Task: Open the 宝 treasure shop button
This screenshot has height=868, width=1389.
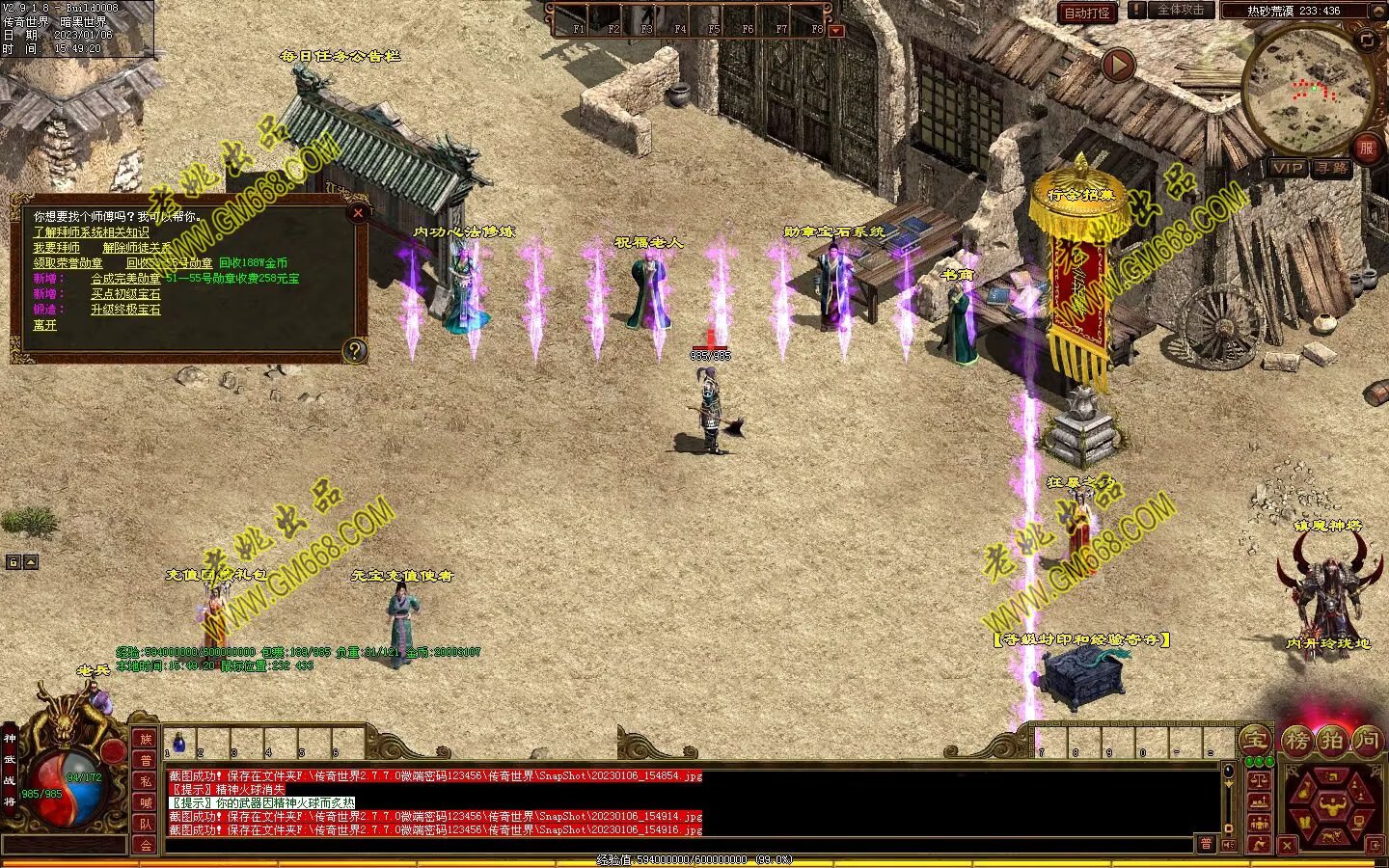Action: [x=1255, y=741]
